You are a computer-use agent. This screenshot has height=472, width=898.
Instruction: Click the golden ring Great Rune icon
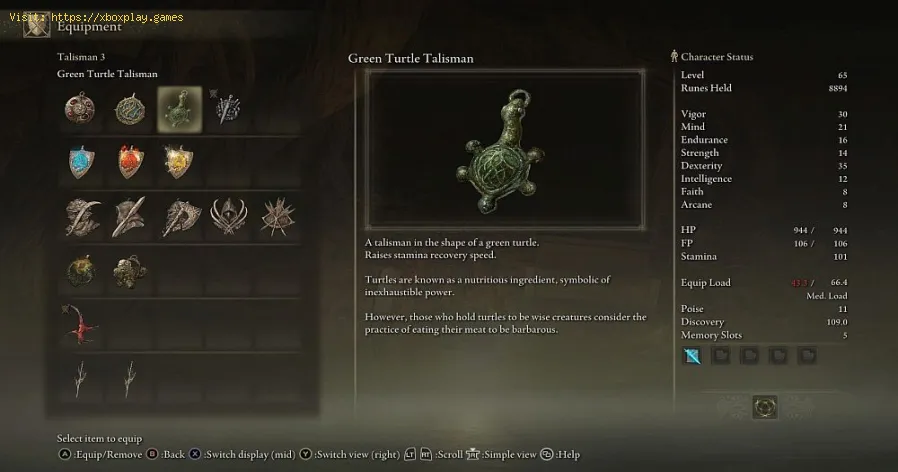(x=766, y=407)
